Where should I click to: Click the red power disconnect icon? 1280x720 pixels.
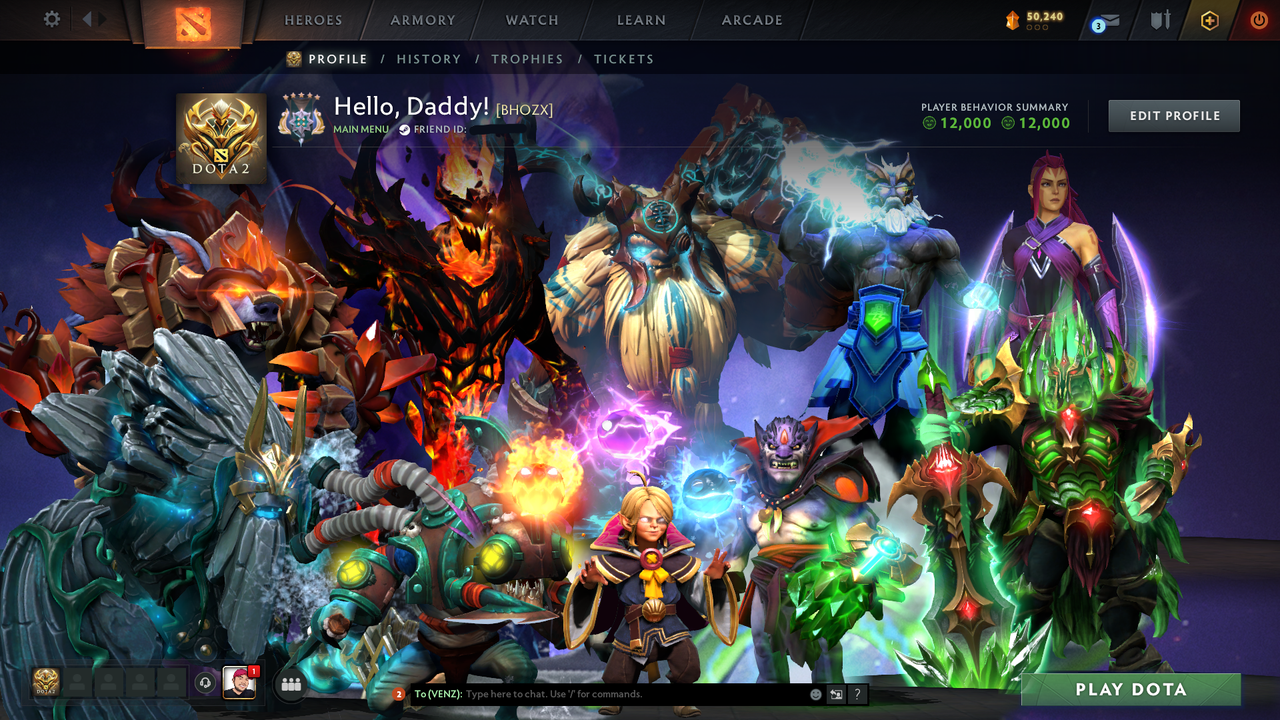(1258, 19)
